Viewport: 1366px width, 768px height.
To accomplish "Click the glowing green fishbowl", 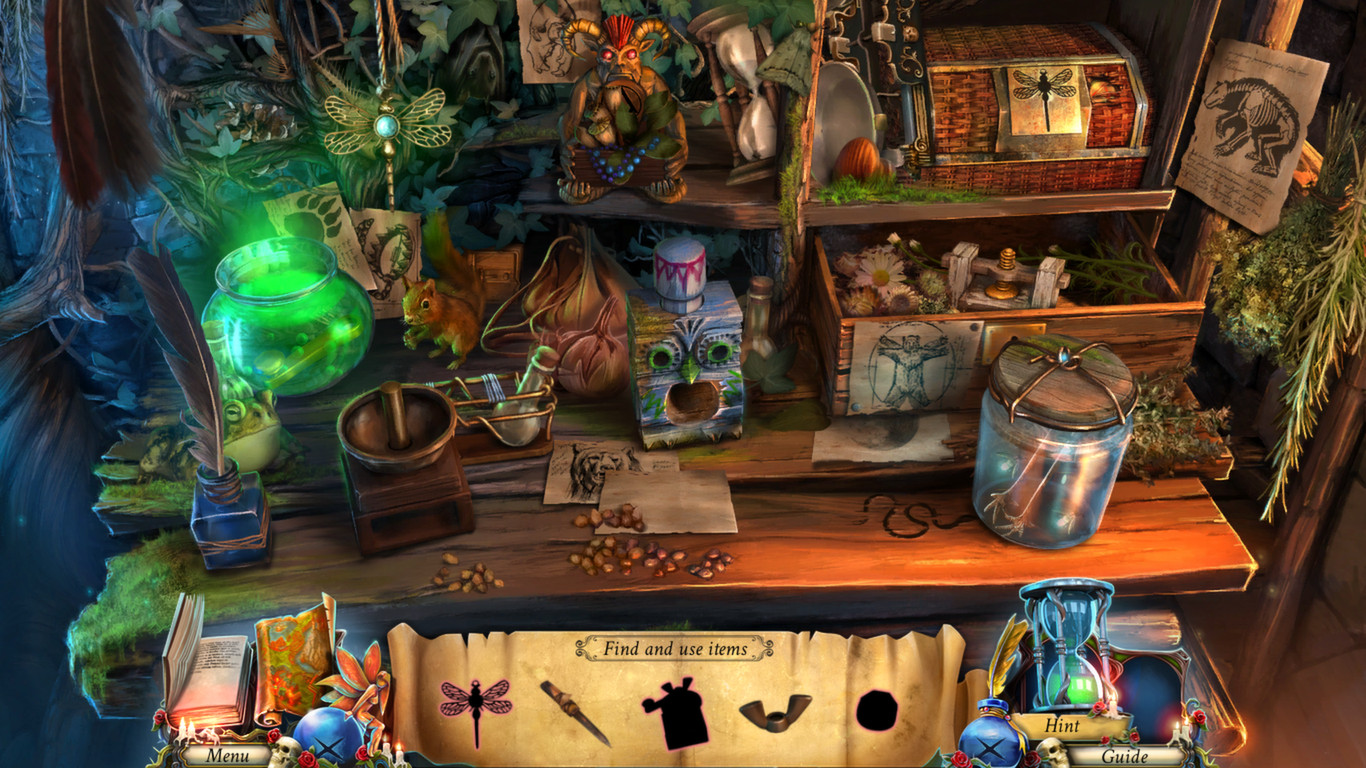I will pyautogui.click(x=286, y=310).
